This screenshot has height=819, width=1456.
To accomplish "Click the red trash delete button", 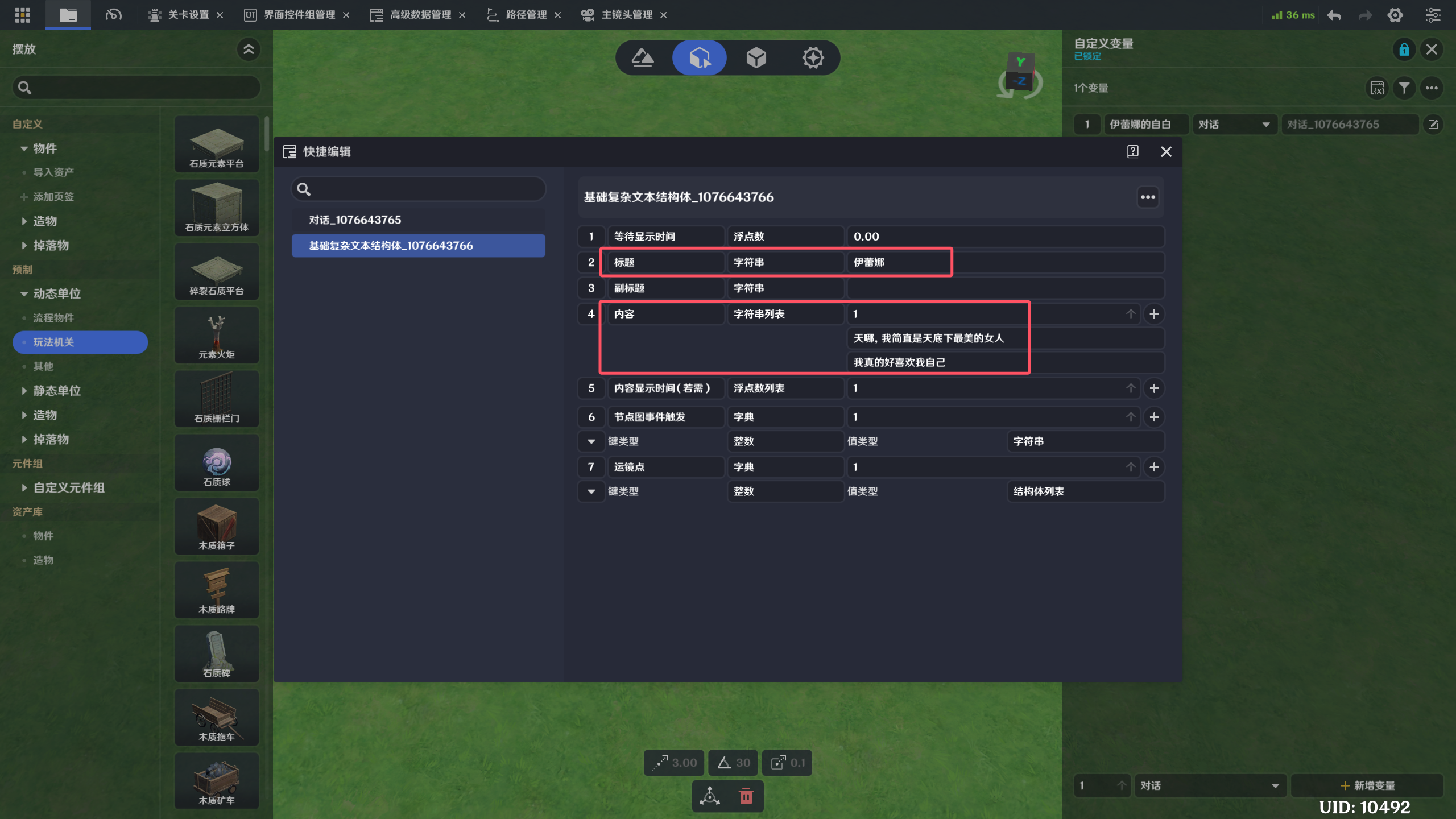I will (x=746, y=796).
